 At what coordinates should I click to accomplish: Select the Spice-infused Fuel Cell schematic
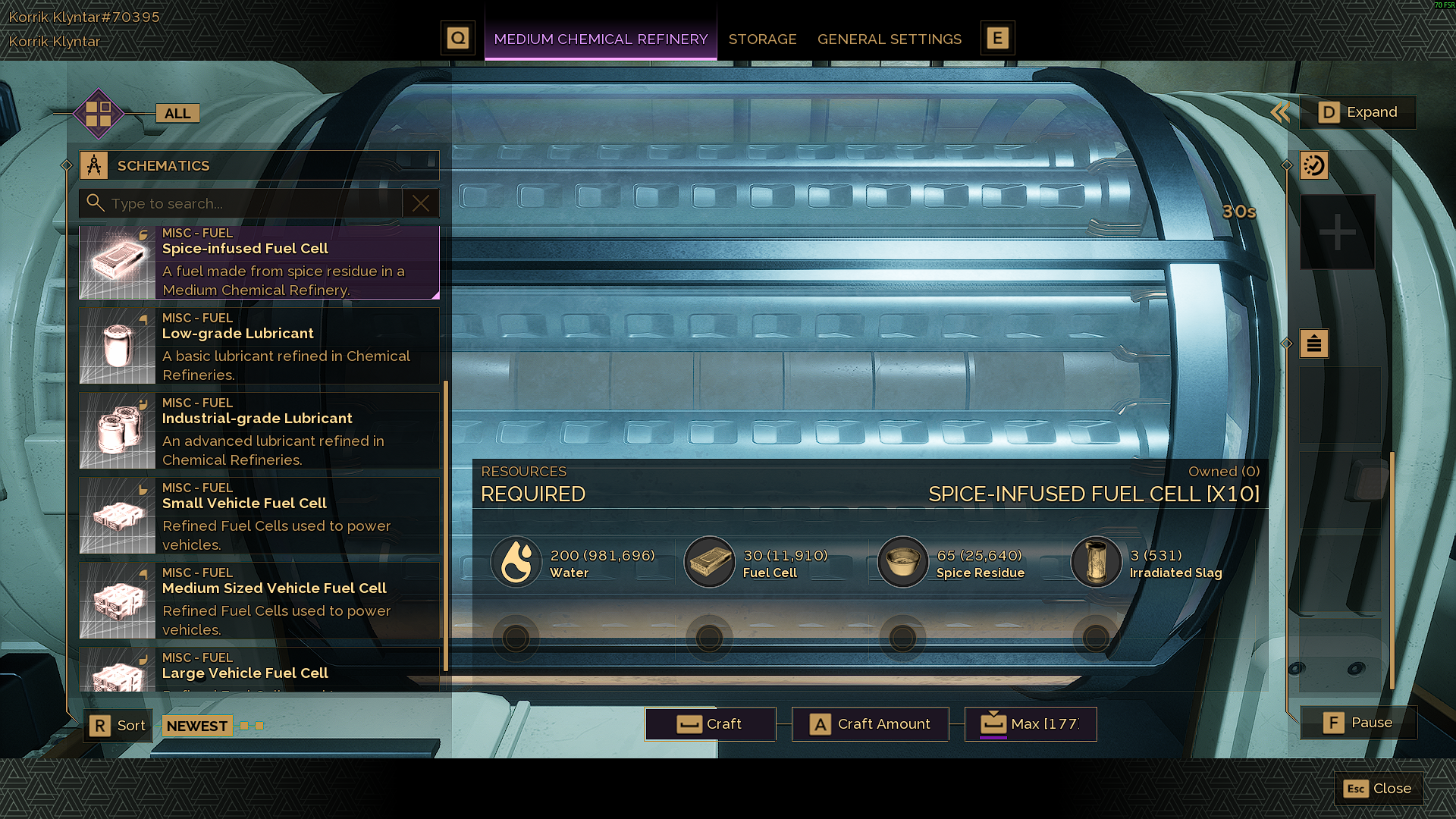coord(259,262)
